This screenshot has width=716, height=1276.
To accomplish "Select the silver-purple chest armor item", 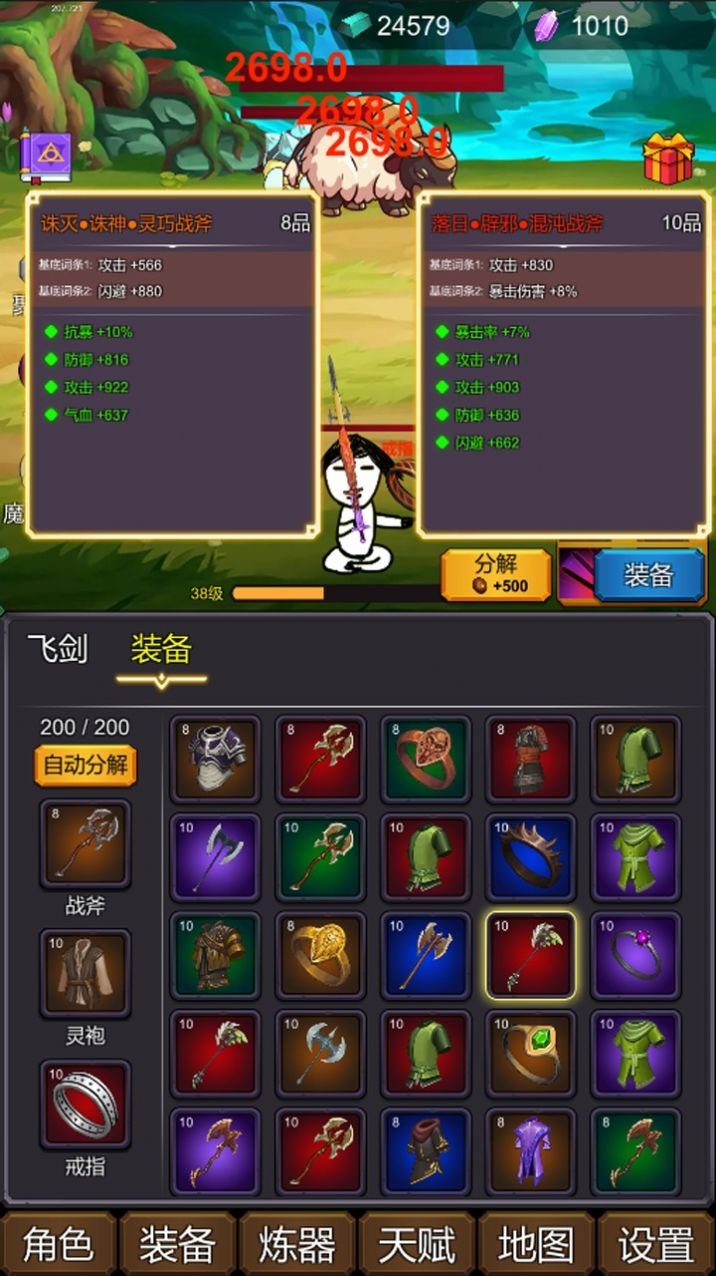I will point(215,759).
